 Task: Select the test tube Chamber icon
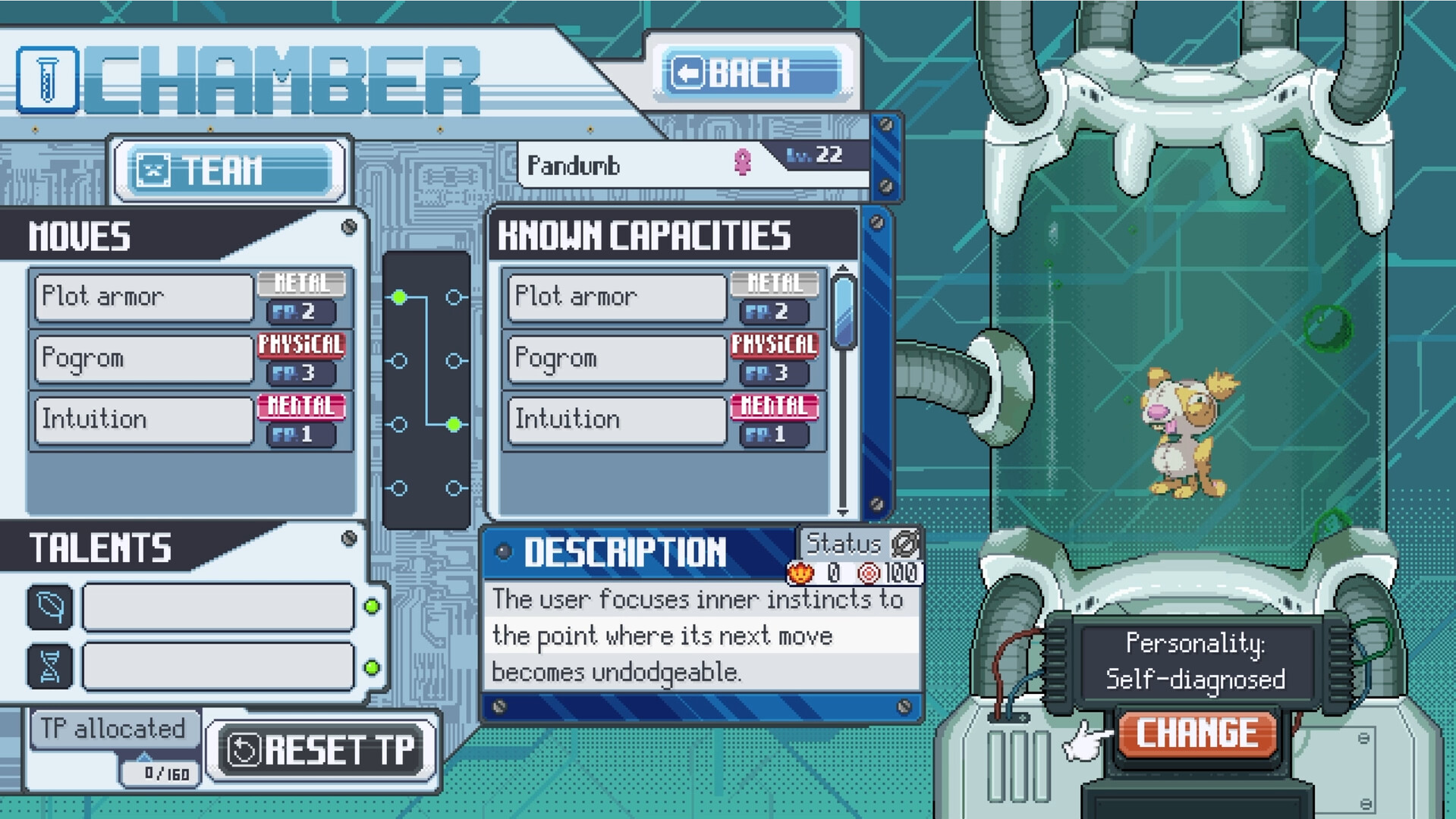[47, 79]
